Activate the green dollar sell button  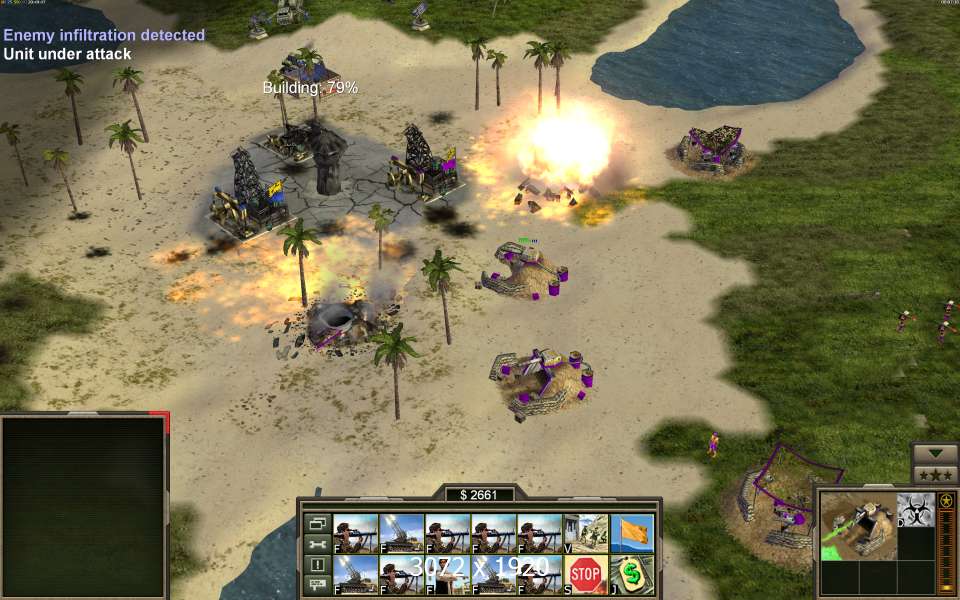click(x=631, y=575)
